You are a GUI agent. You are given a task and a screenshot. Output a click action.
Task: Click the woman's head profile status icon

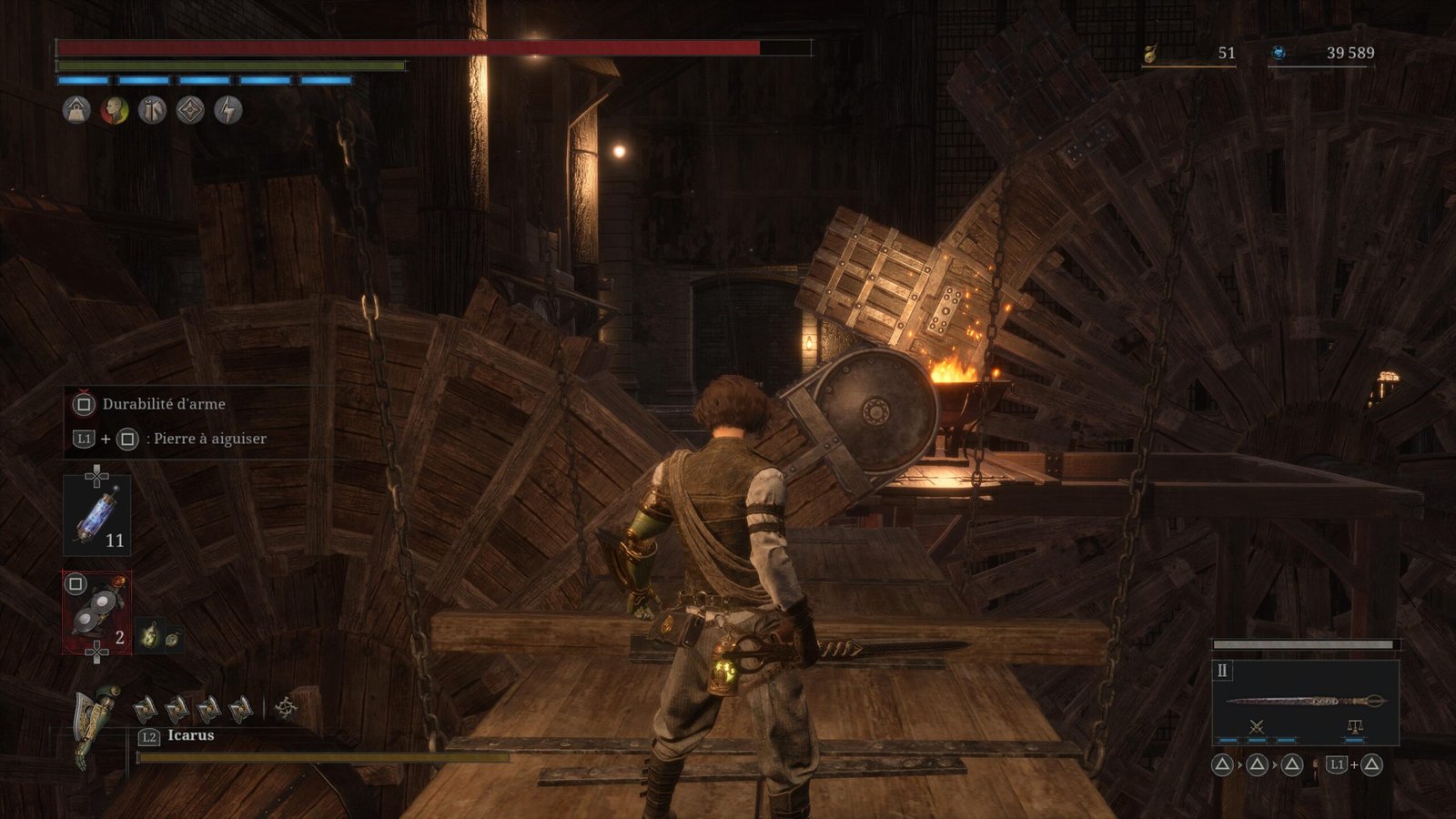[x=114, y=111]
